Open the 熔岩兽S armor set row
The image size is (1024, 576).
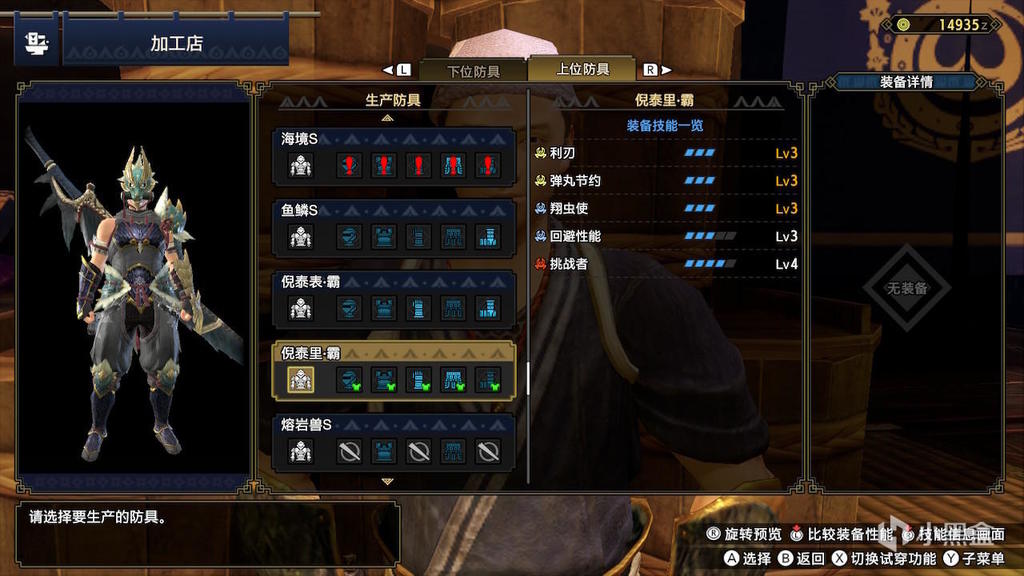[394, 441]
